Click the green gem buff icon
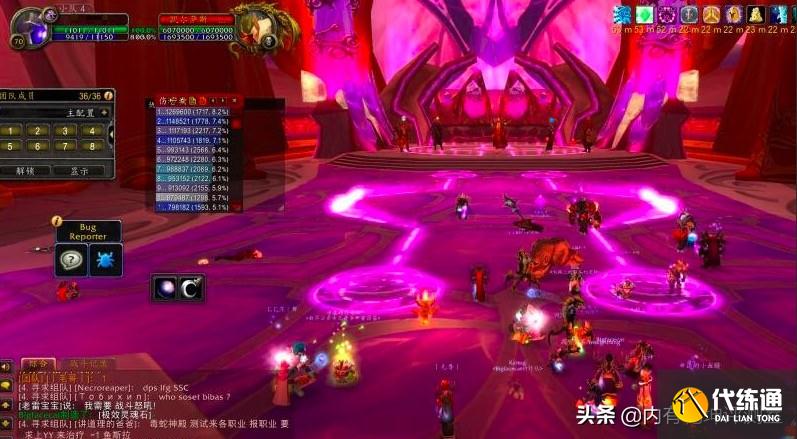This screenshot has height=439, width=797. tap(644, 14)
